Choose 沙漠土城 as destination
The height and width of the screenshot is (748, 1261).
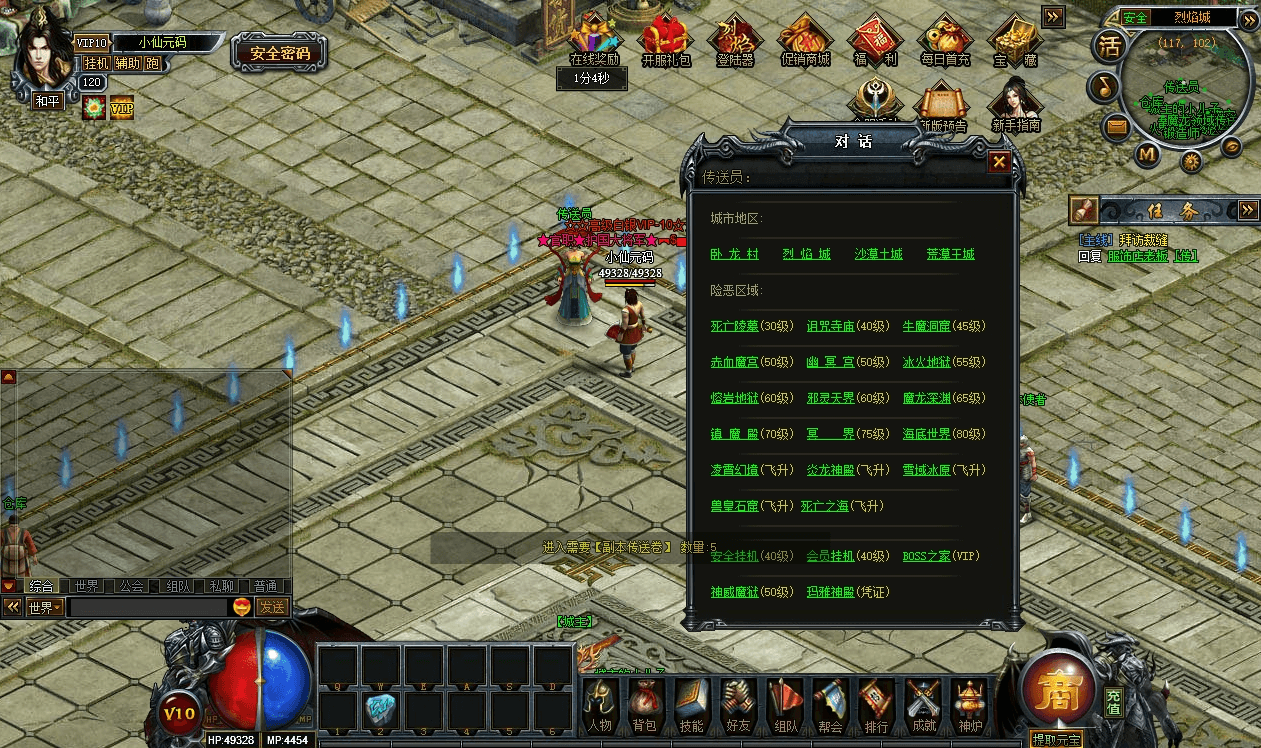tap(878, 254)
